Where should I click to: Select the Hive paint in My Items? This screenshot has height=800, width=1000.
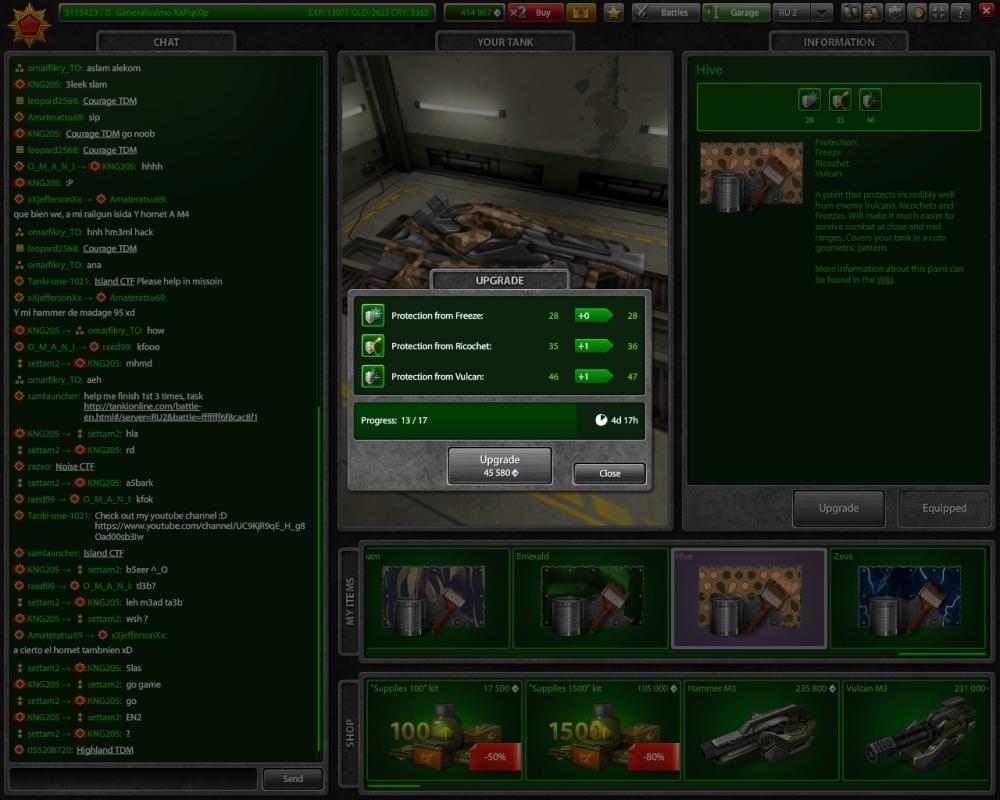pos(748,600)
